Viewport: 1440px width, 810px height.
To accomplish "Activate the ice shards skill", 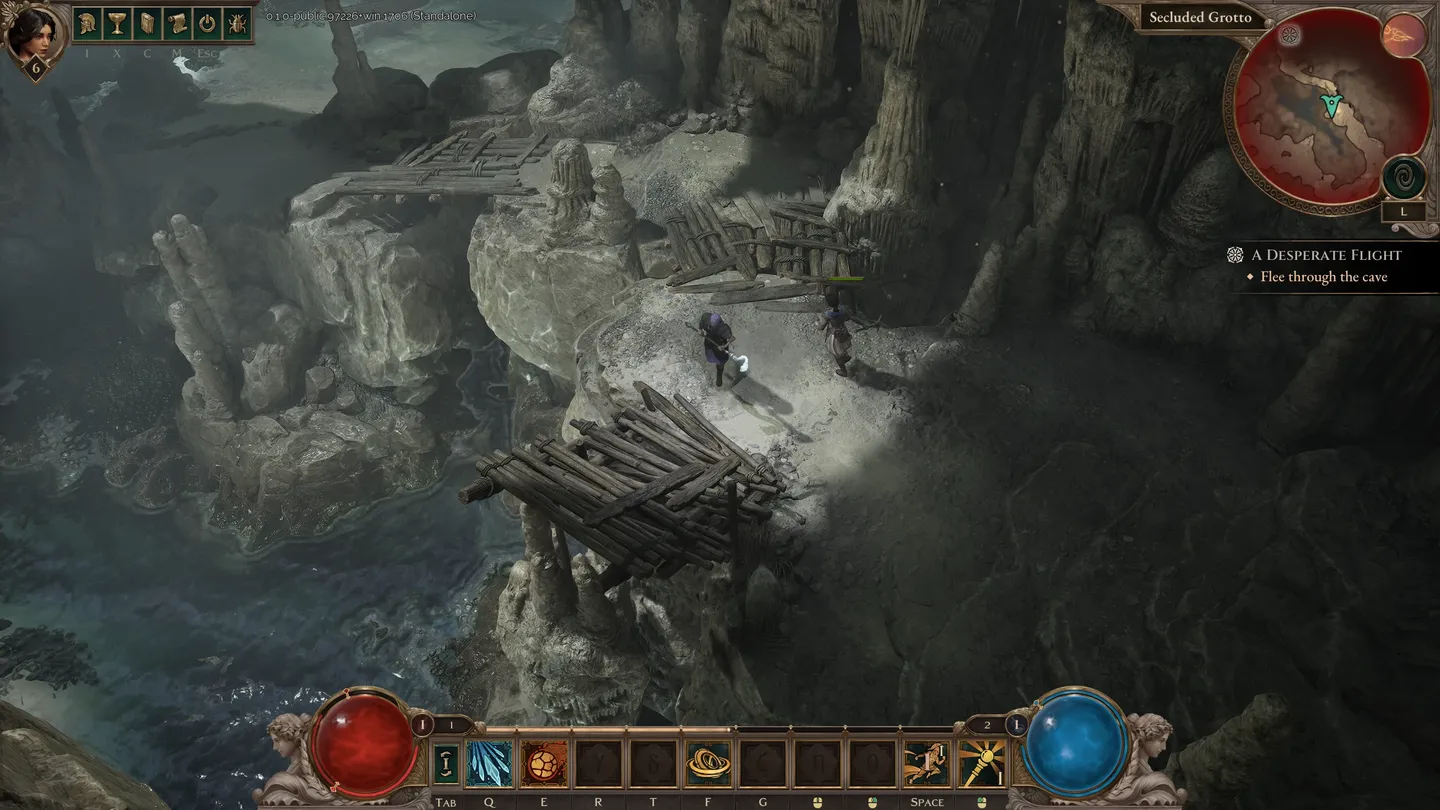I will click(489, 764).
